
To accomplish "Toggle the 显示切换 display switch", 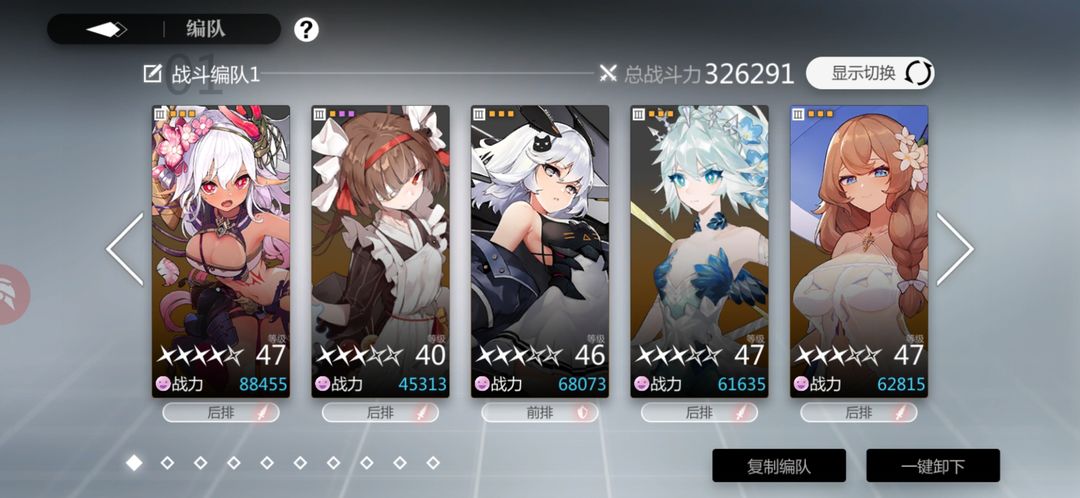I will tap(869, 73).
